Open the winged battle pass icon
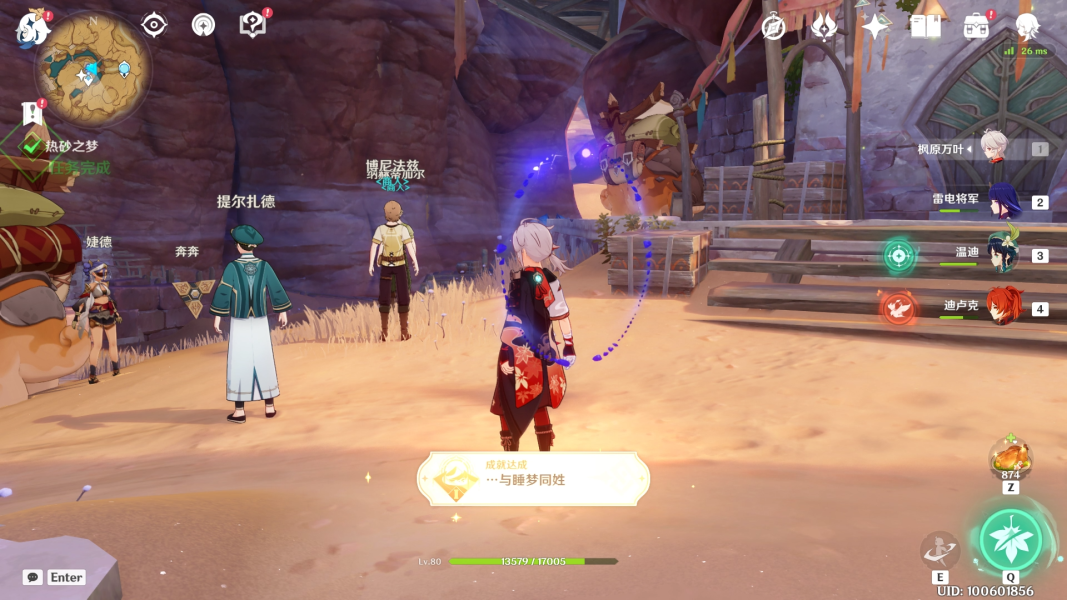This screenshot has width=1067, height=600. (824, 27)
